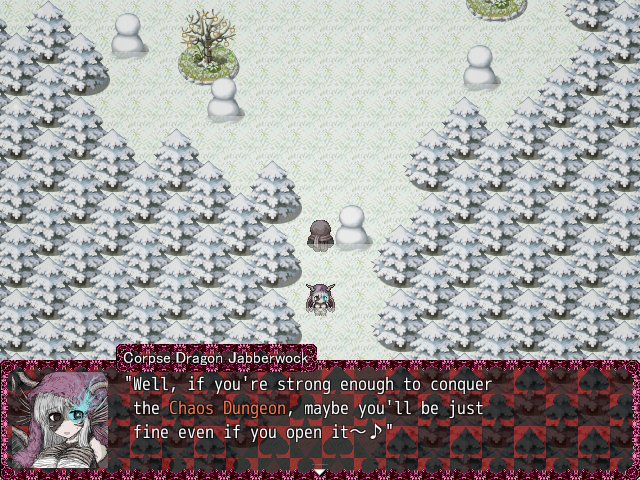Click the dialogue continue arrow
This screenshot has width=640, height=480.
pyautogui.click(x=319, y=470)
